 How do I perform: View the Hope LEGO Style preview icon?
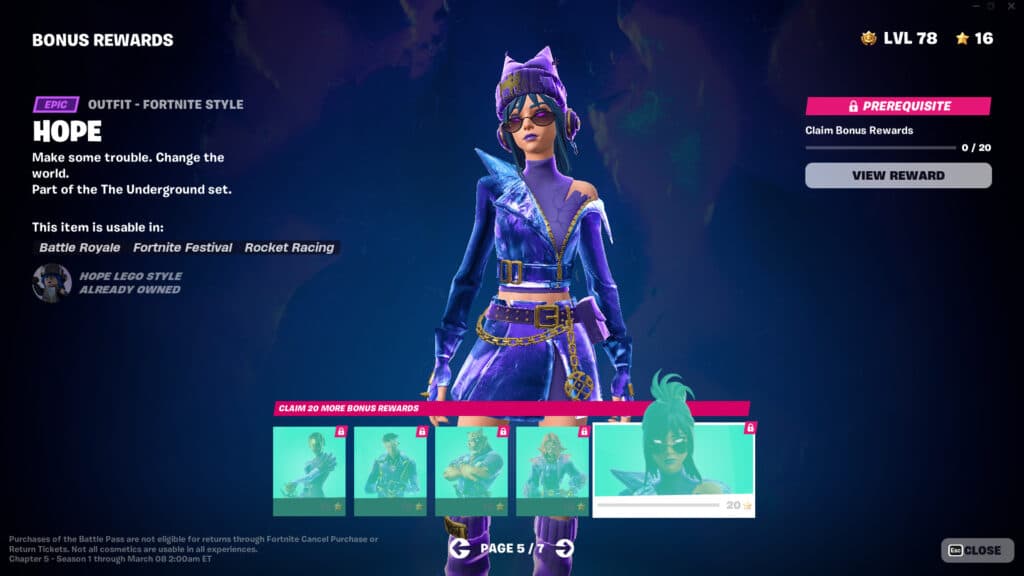coord(51,283)
